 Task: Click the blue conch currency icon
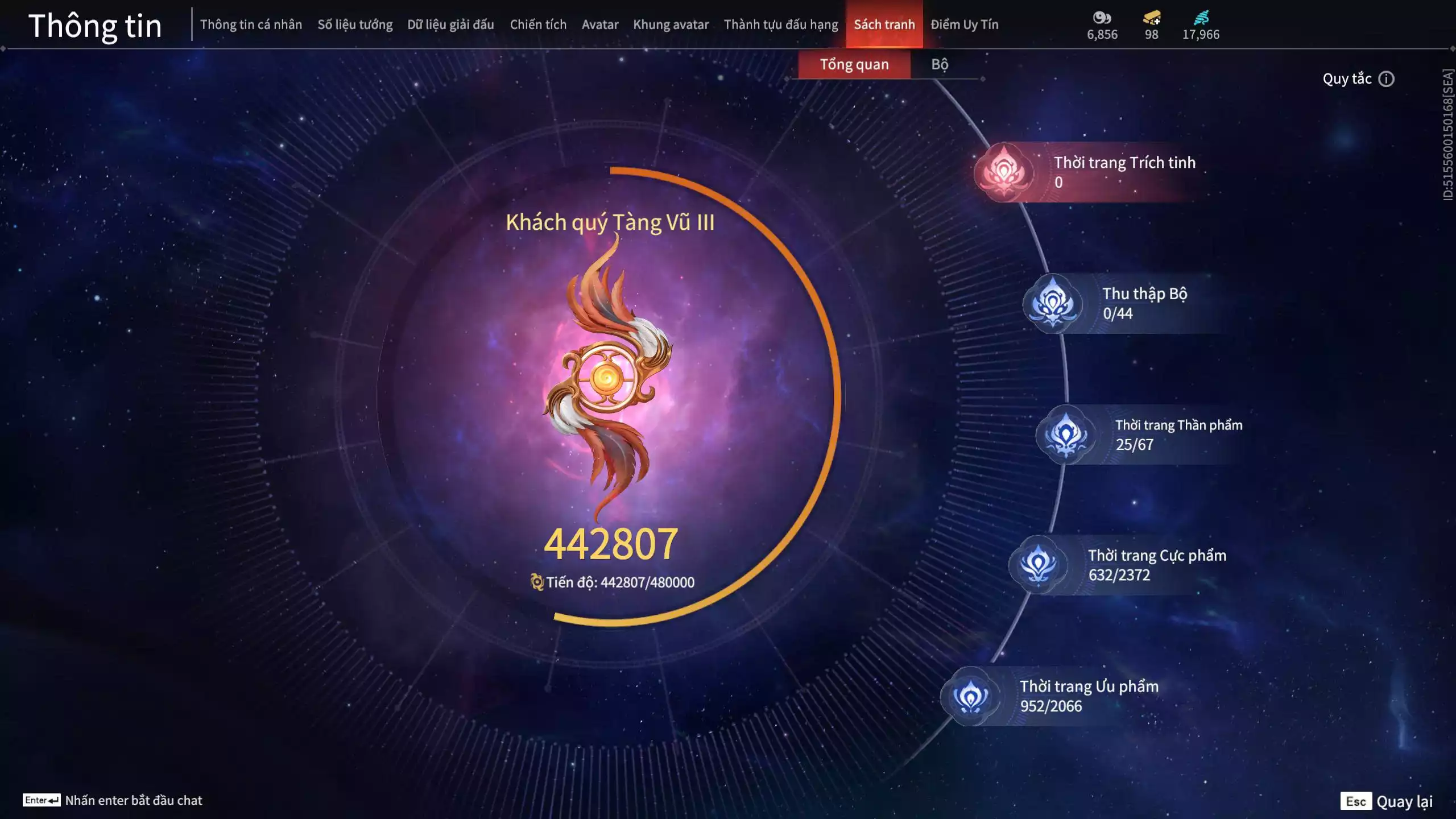coord(1201,18)
